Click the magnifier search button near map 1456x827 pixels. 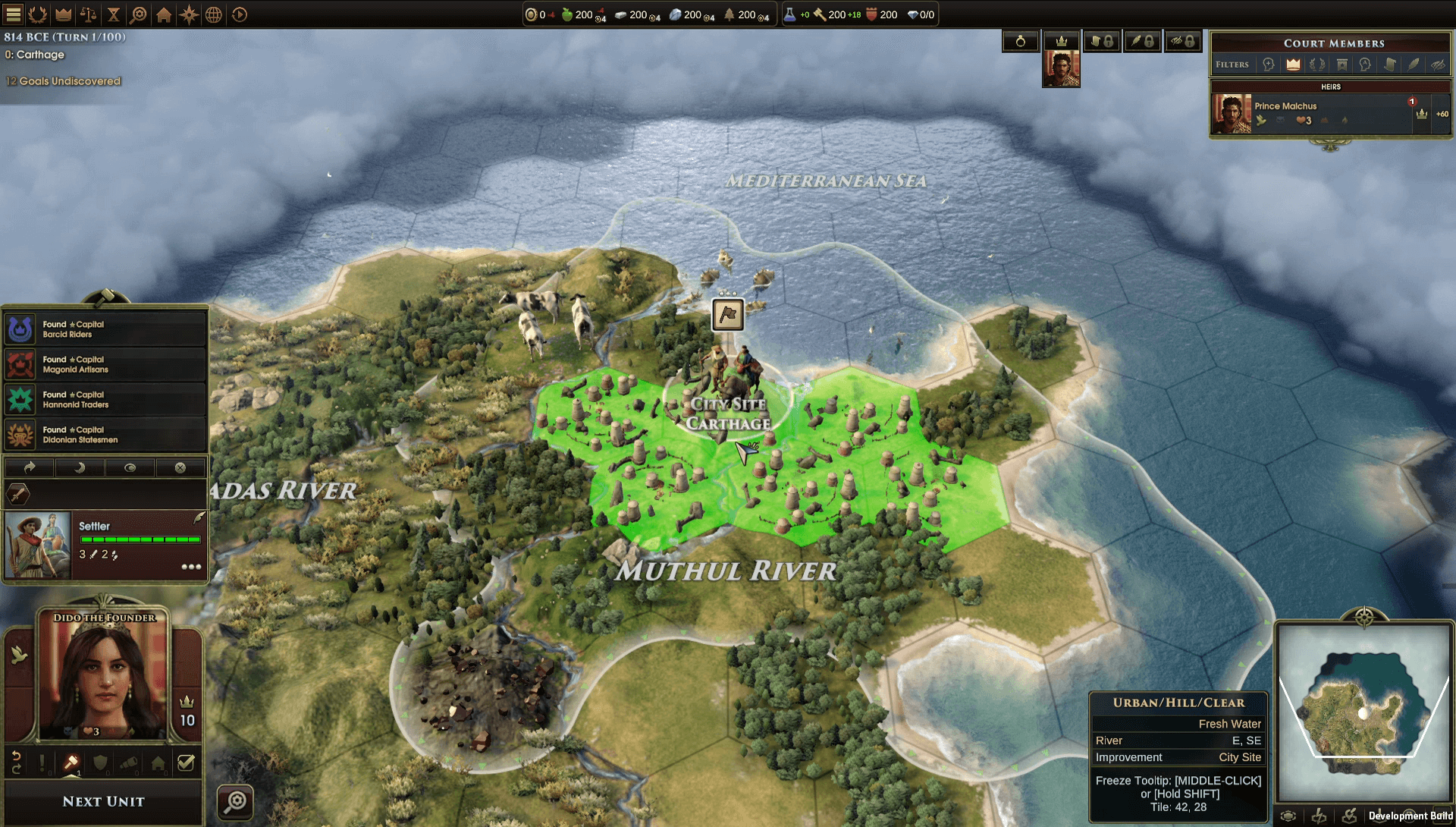tap(236, 801)
